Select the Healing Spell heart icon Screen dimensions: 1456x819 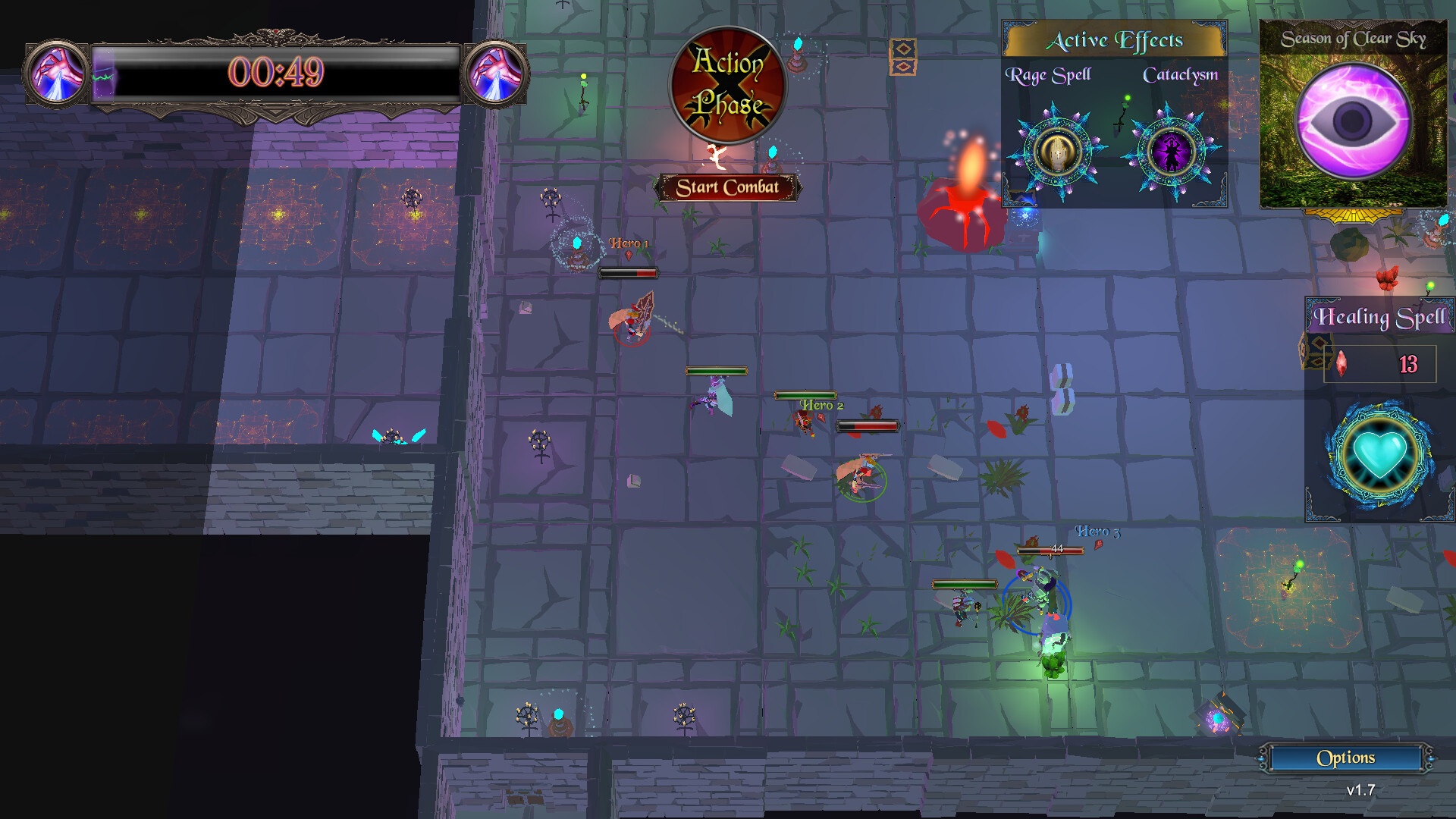[x=1379, y=453]
